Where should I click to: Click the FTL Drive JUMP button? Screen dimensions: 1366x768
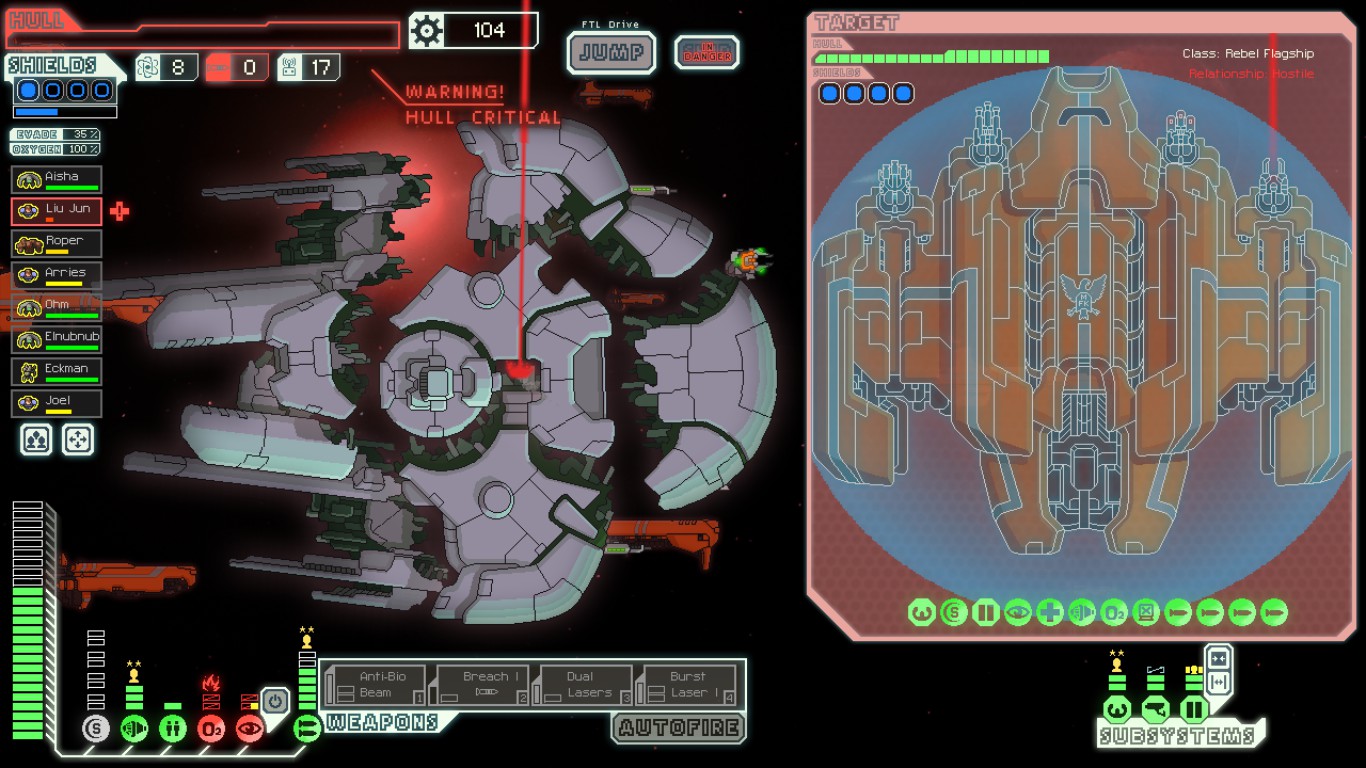pos(612,52)
